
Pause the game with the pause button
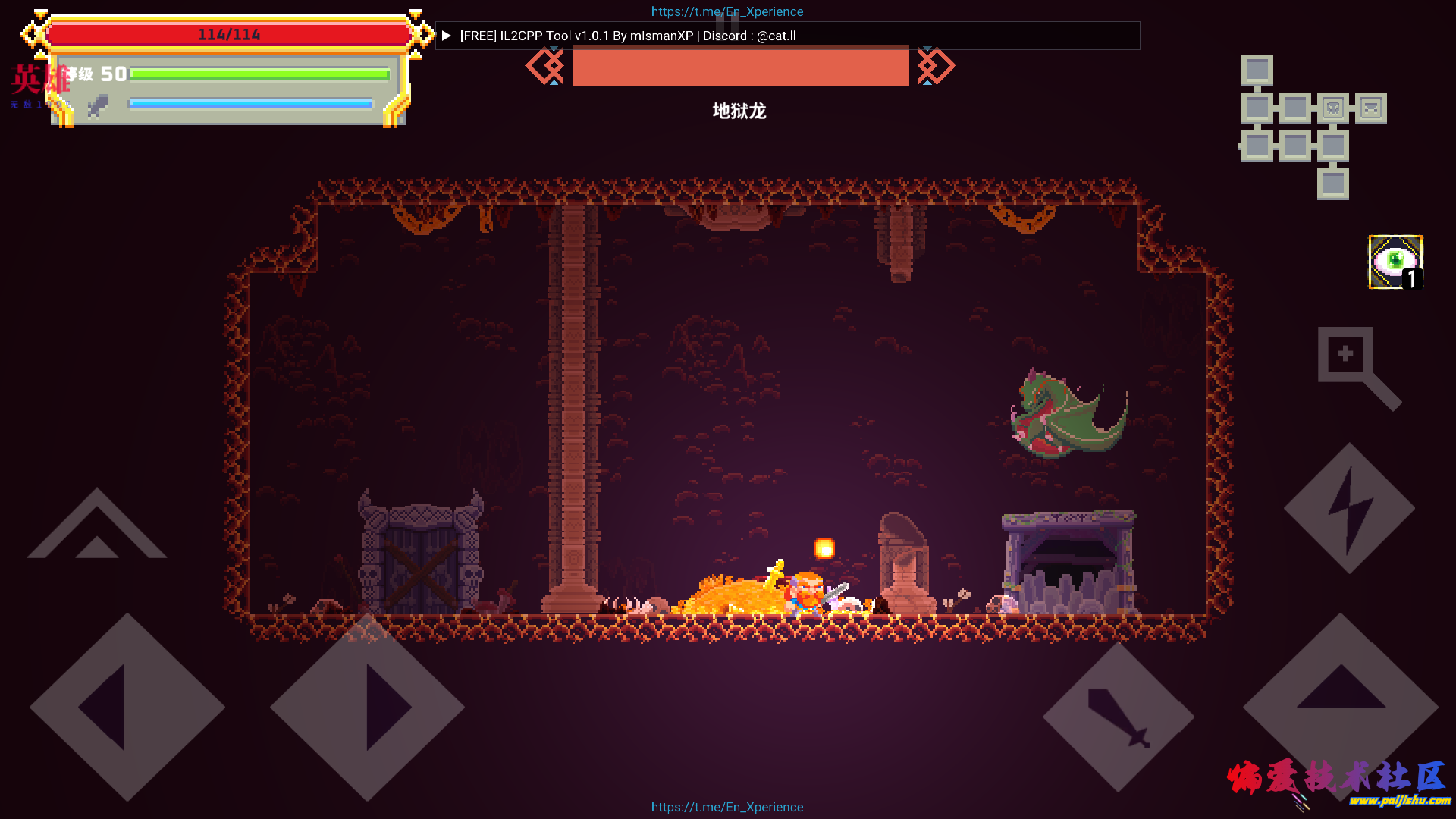727,23
